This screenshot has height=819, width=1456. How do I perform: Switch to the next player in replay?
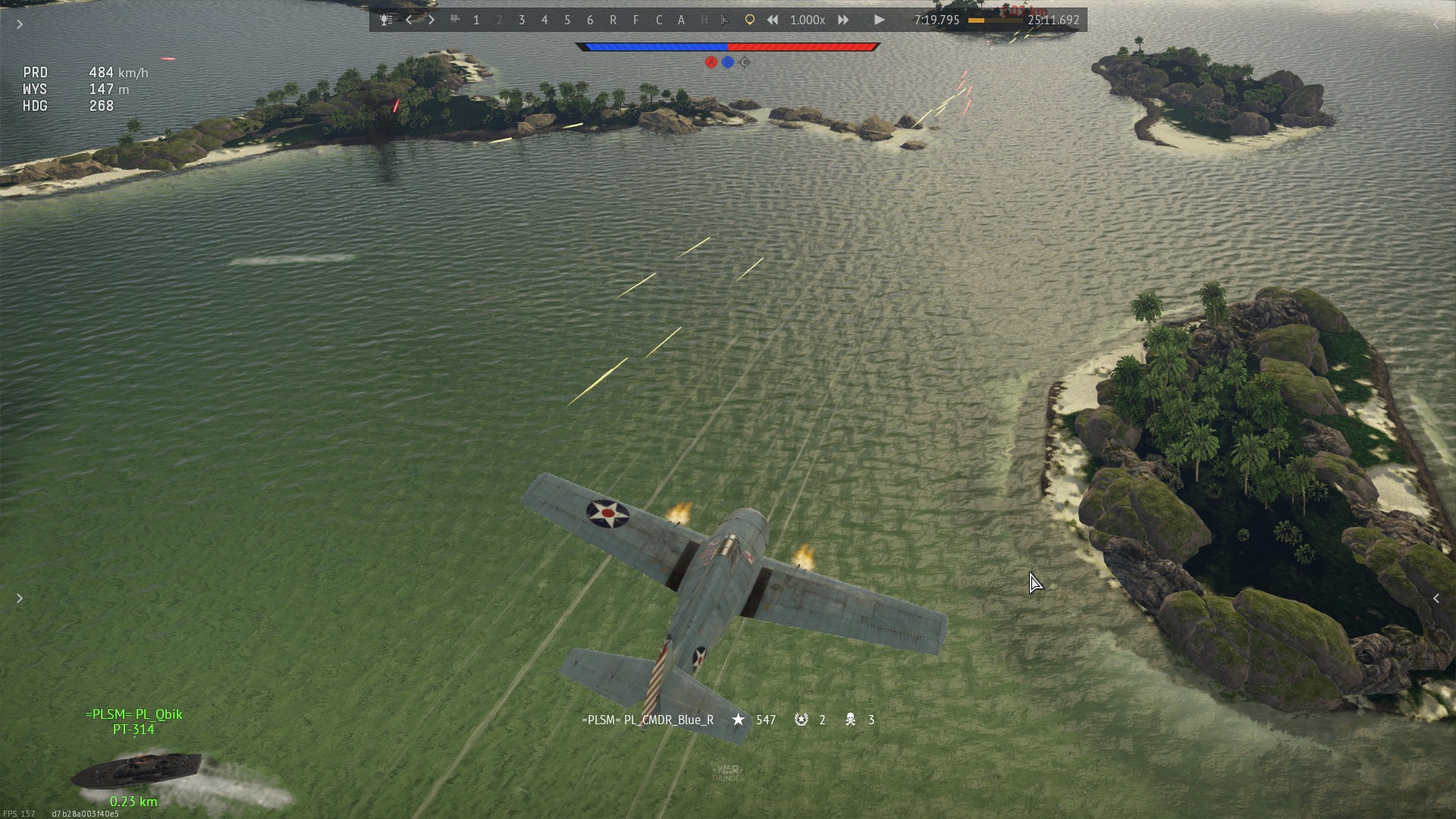point(431,20)
